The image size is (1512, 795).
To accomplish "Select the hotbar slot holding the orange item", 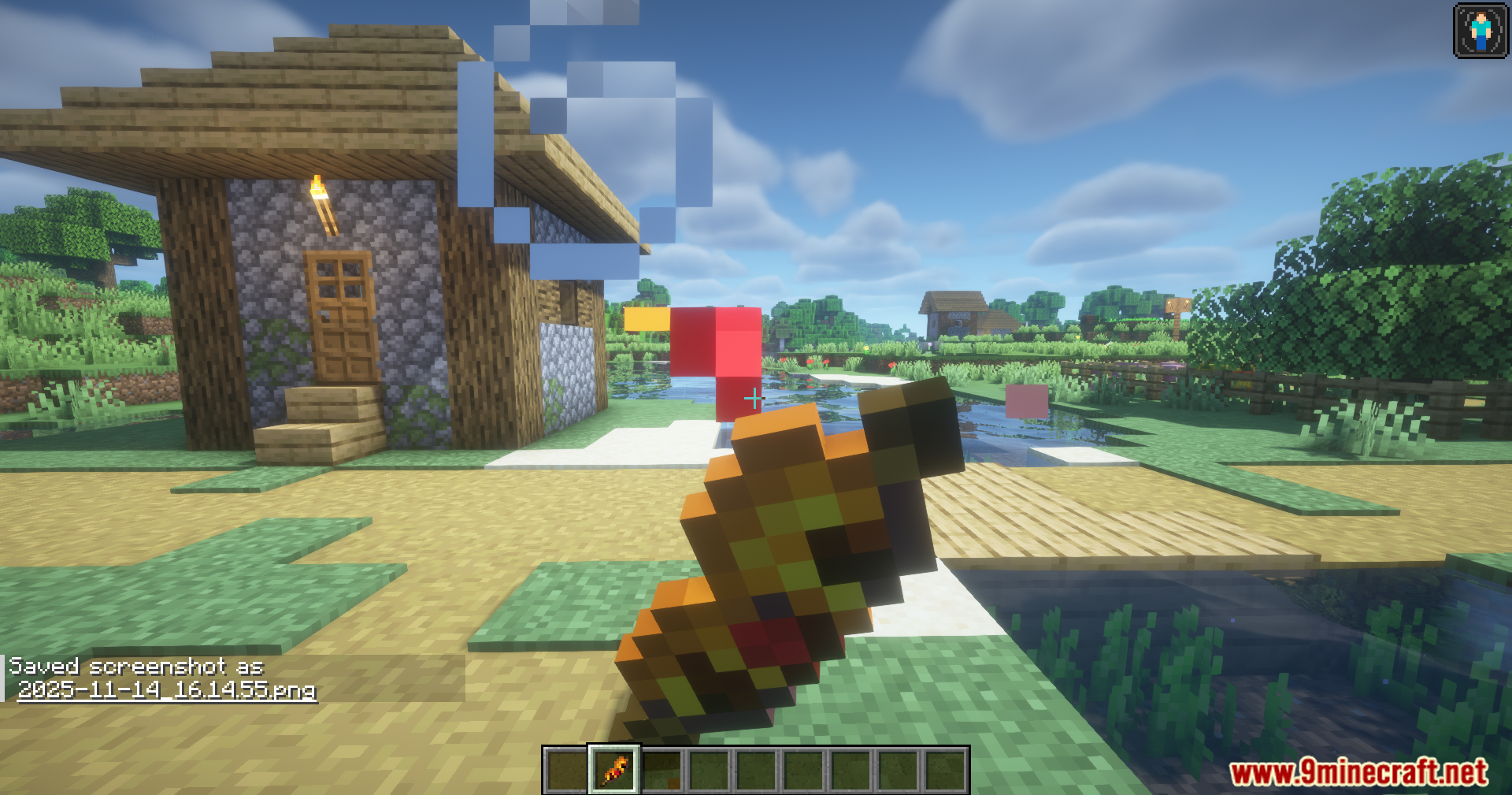I will click(614, 769).
